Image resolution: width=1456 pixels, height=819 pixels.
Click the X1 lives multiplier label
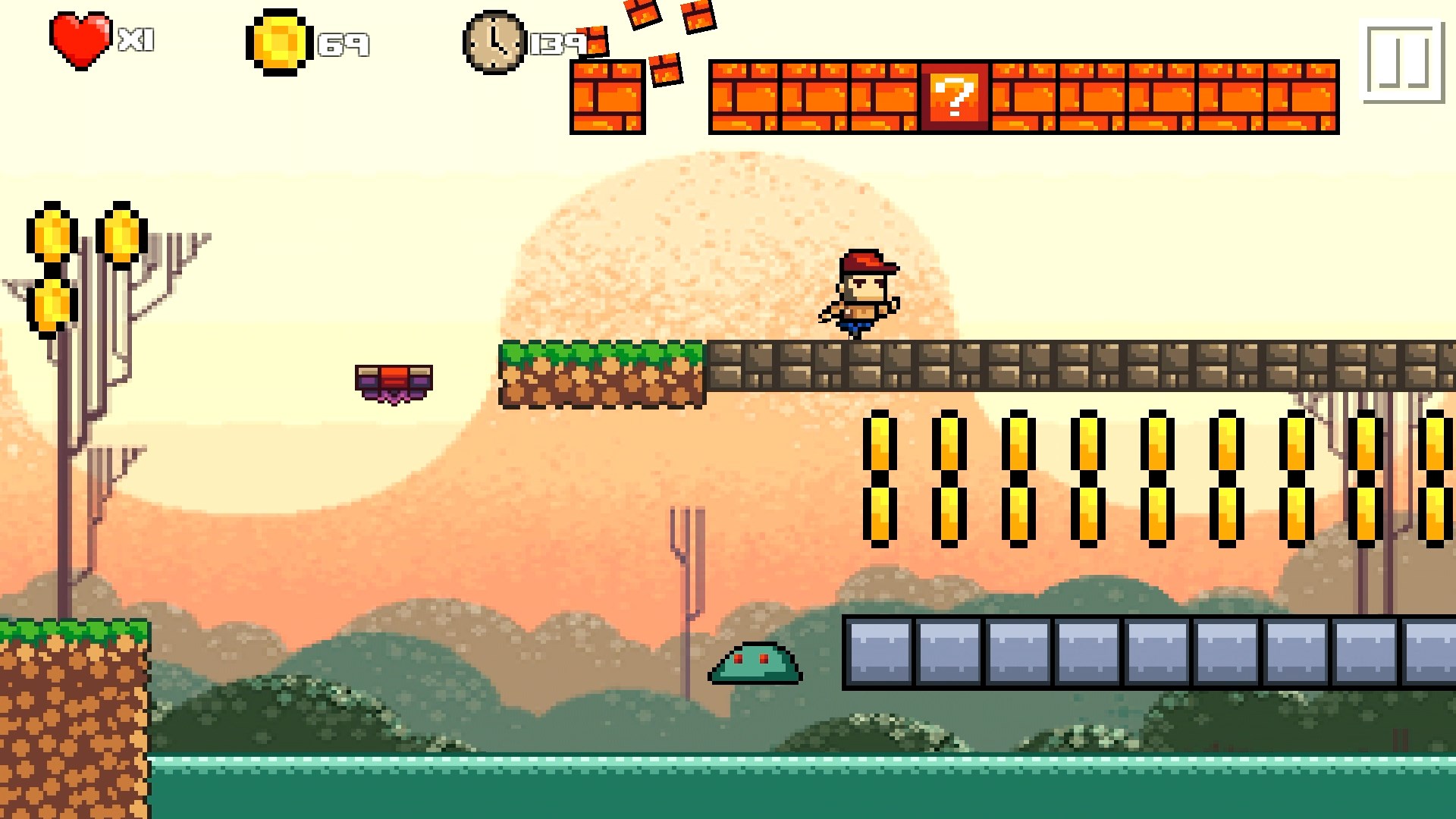tap(136, 39)
